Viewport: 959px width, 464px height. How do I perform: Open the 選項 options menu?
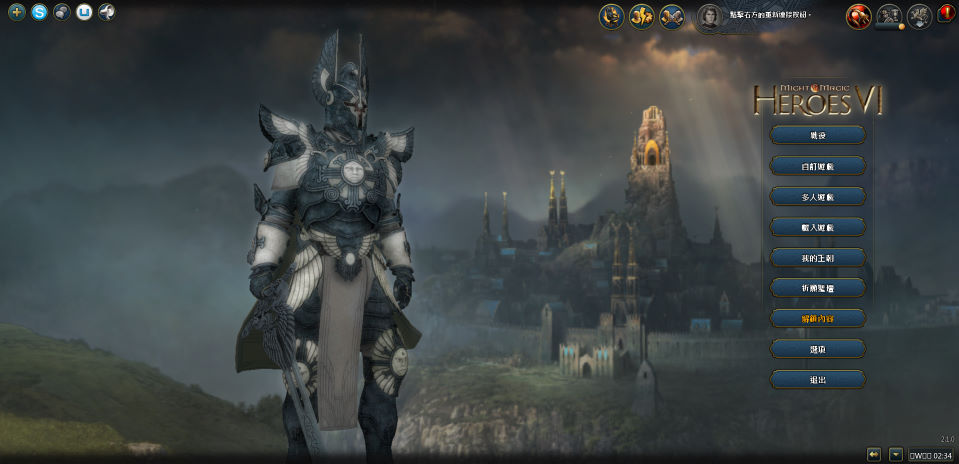pyautogui.click(x=818, y=349)
